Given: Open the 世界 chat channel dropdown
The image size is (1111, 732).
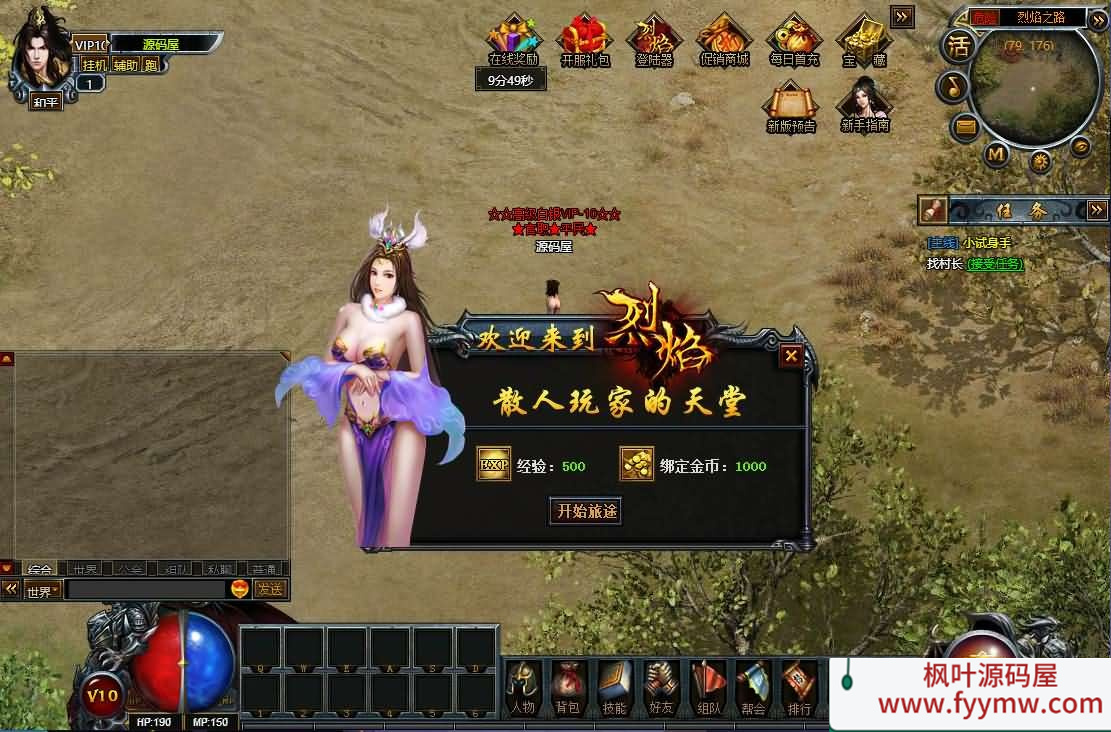Looking at the screenshot, I should point(42,590).
